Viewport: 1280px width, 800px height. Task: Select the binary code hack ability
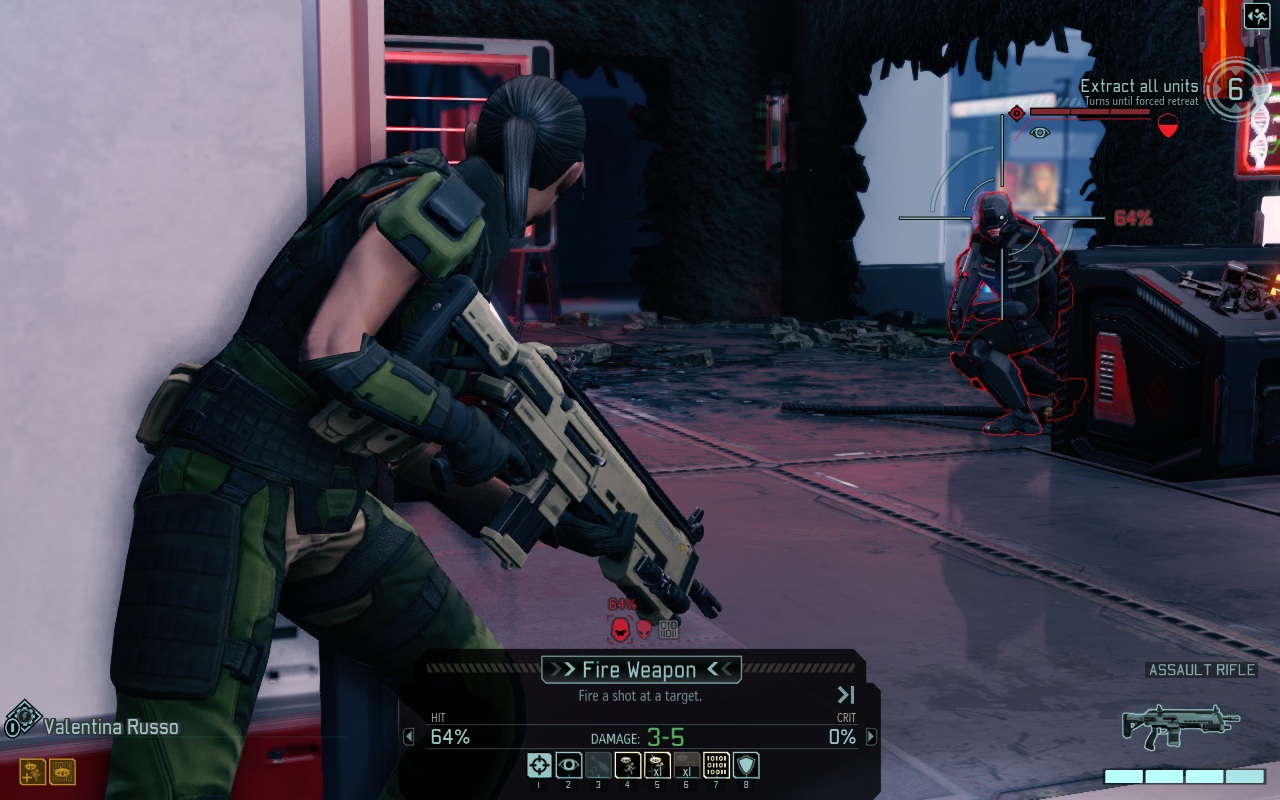(x=717, y=766)
